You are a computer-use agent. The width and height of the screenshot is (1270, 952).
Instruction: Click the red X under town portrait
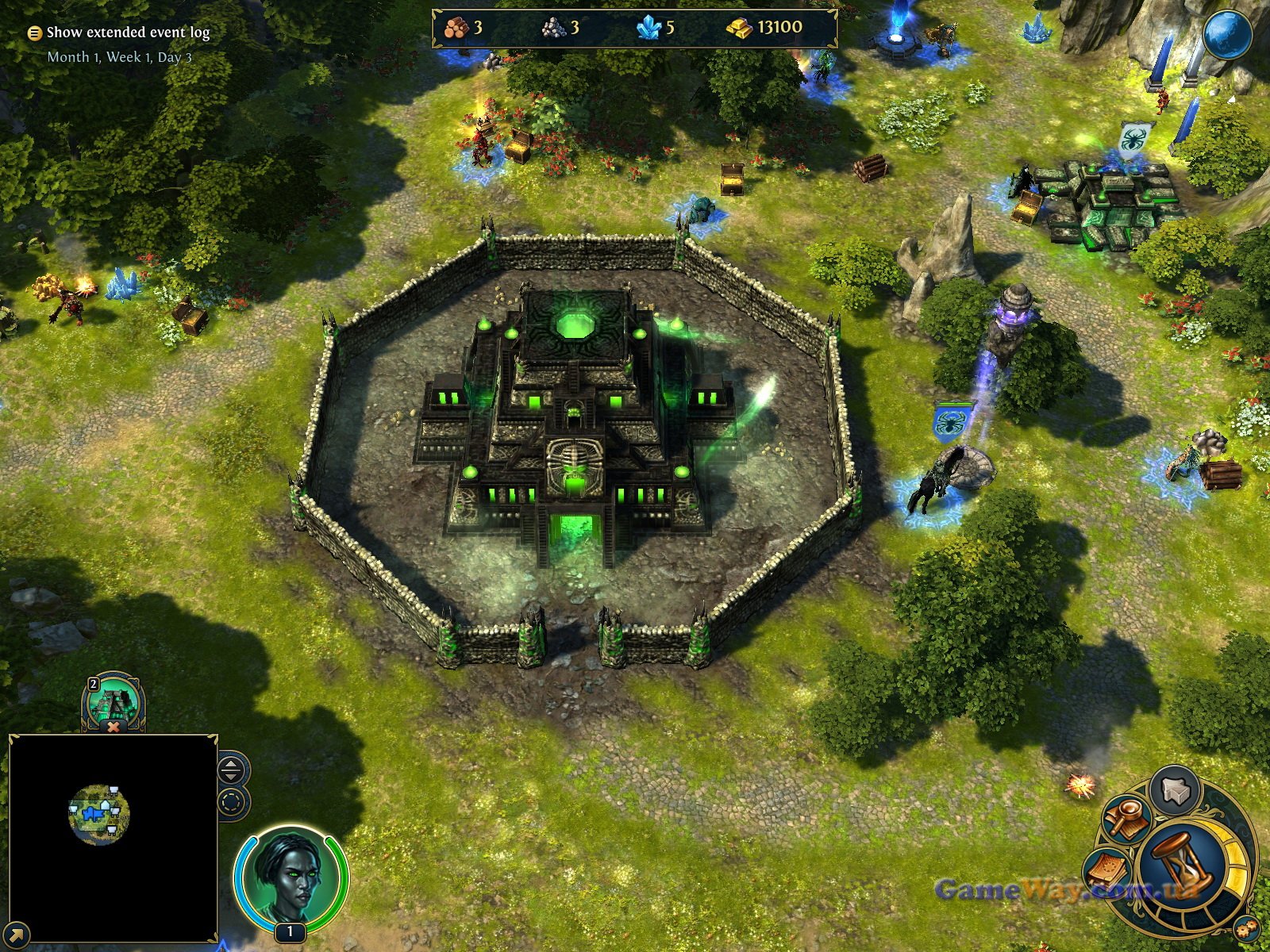click(114, 727)
